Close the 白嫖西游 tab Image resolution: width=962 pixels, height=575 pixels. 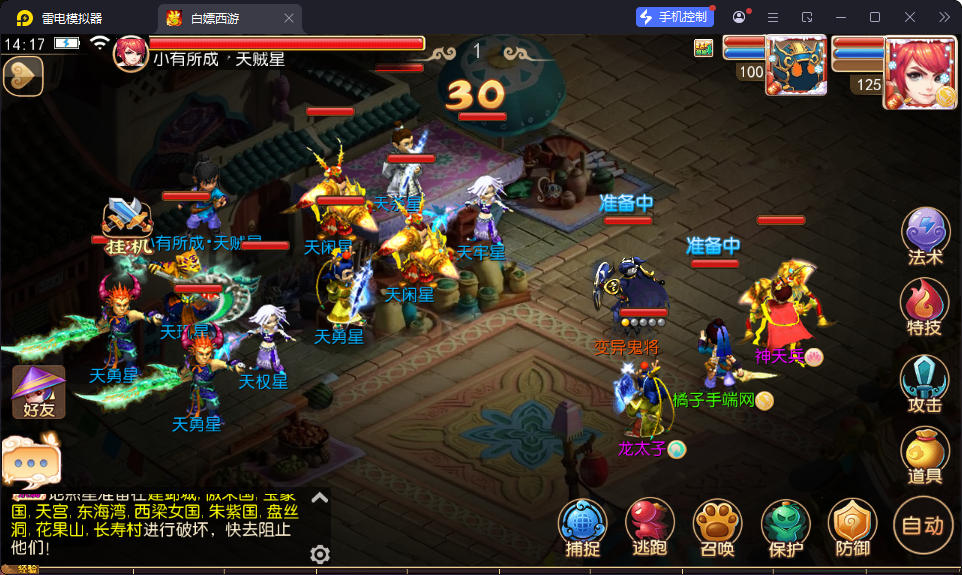289,17
